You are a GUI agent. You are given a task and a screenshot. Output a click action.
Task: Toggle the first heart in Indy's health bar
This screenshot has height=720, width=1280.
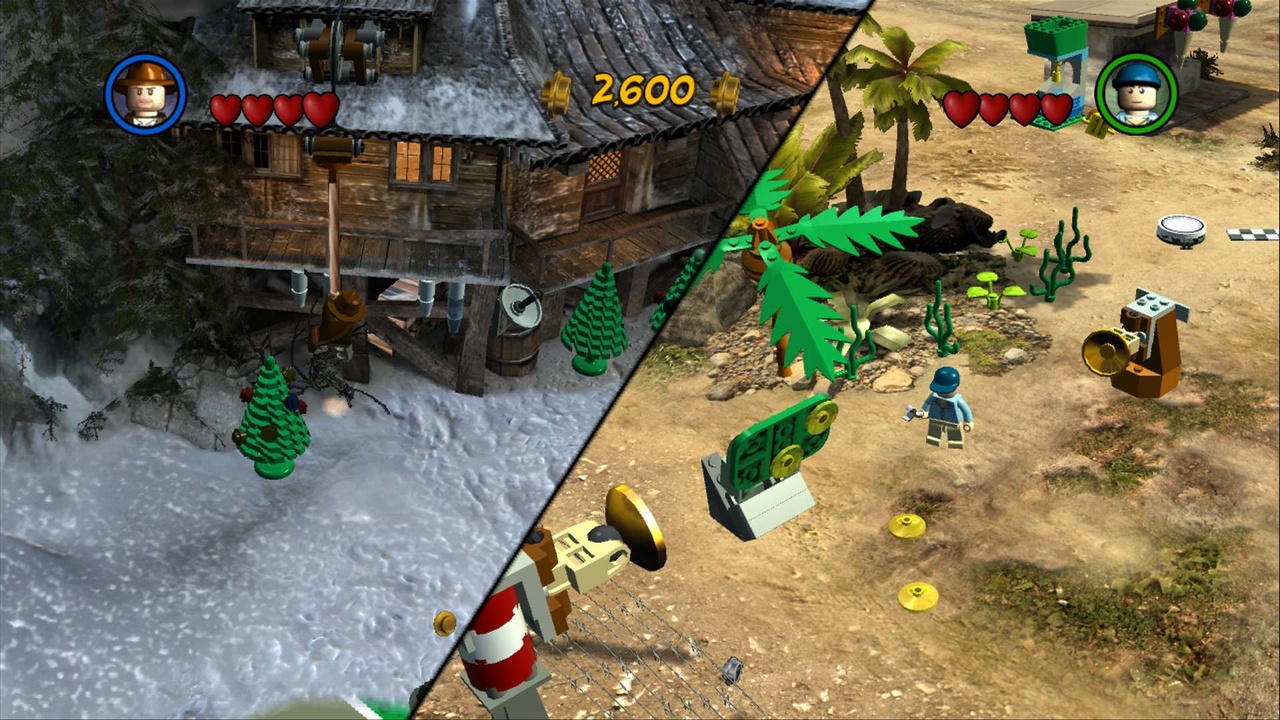tap(224, 108)
